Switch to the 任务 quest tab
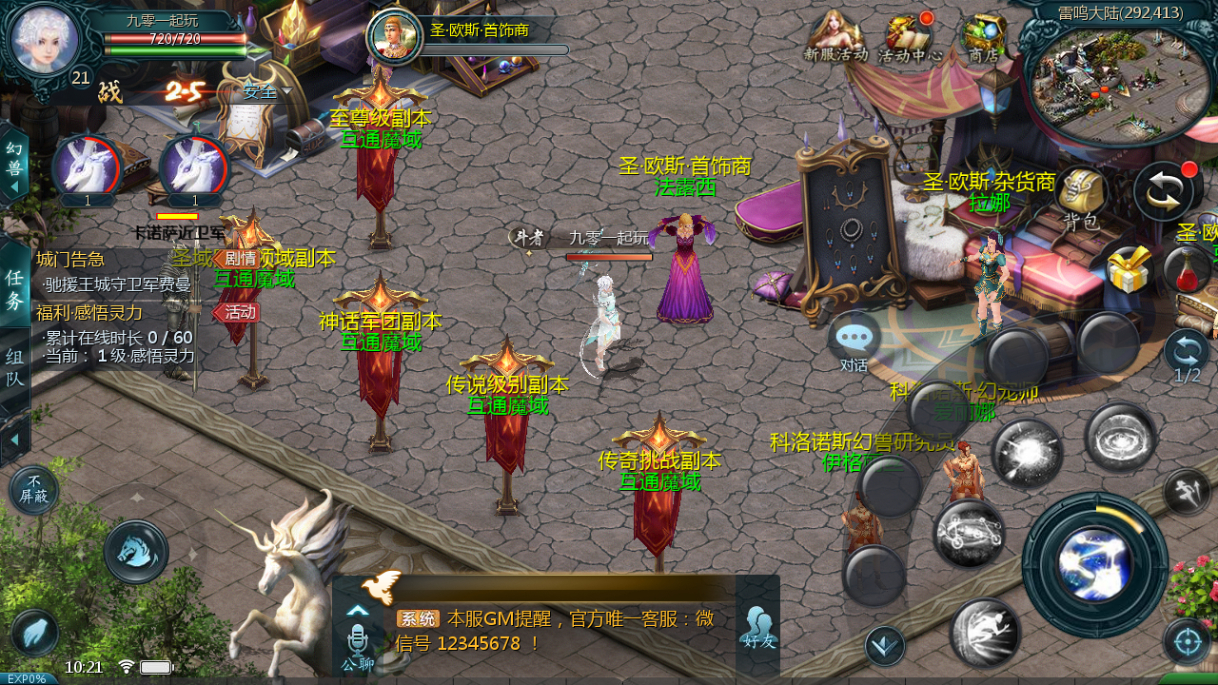Screen dimensions: 1218x685 click(14, 288)
